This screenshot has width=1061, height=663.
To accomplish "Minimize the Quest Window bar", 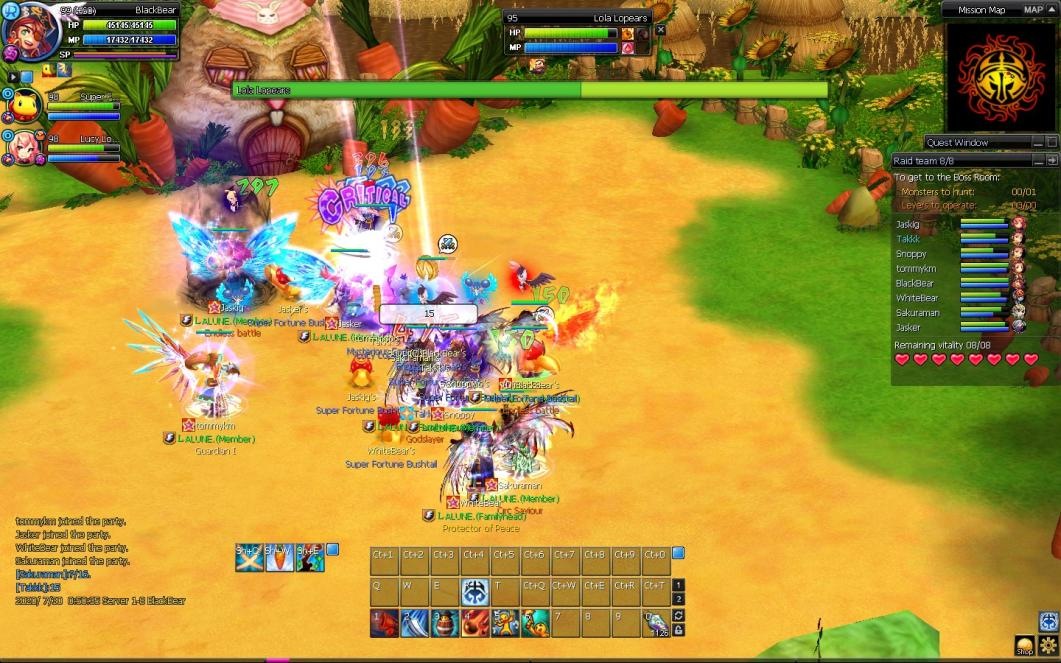I will click(1036, 143).
